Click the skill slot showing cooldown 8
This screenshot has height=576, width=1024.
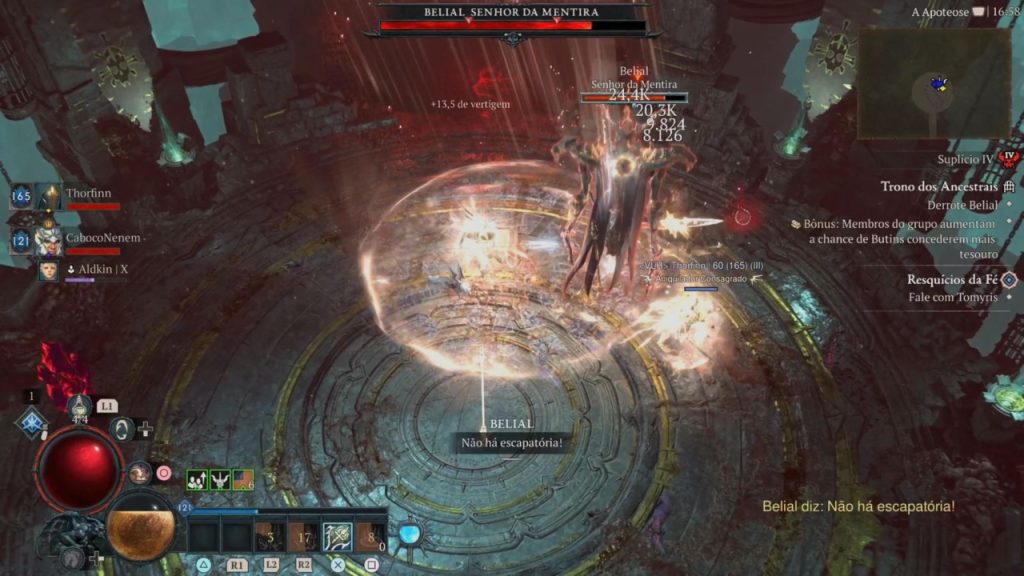pyautogui.click(x=370, y=537)
